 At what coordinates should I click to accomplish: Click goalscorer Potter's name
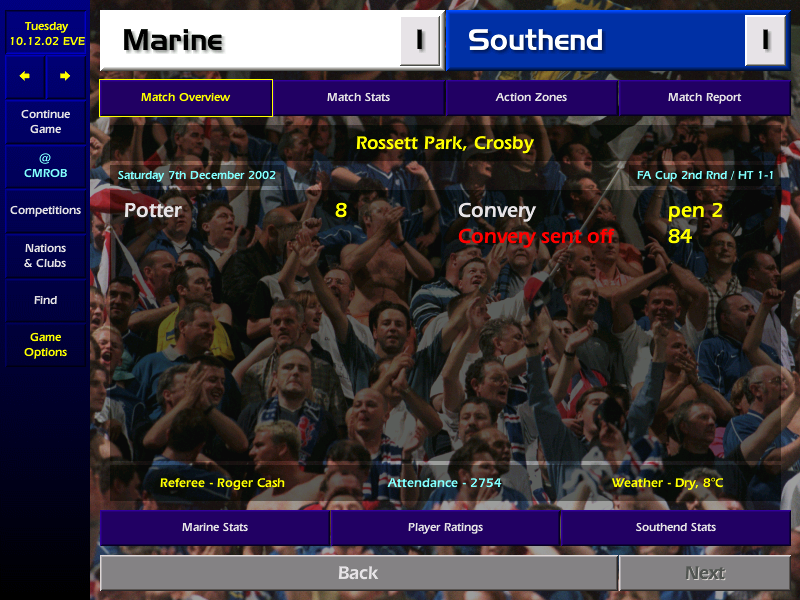(153, 211)
